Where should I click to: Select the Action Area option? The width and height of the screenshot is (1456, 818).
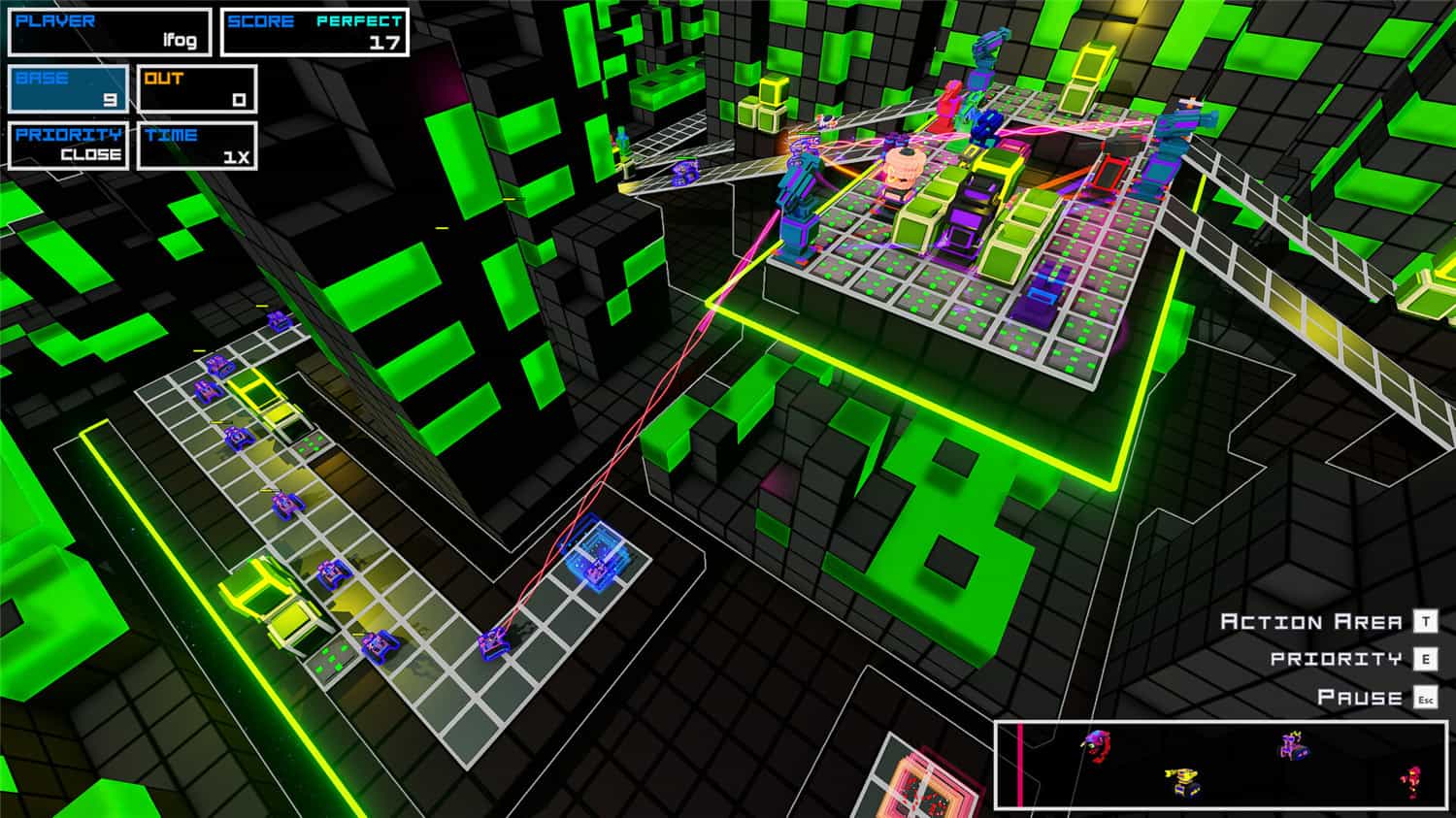1310,622
